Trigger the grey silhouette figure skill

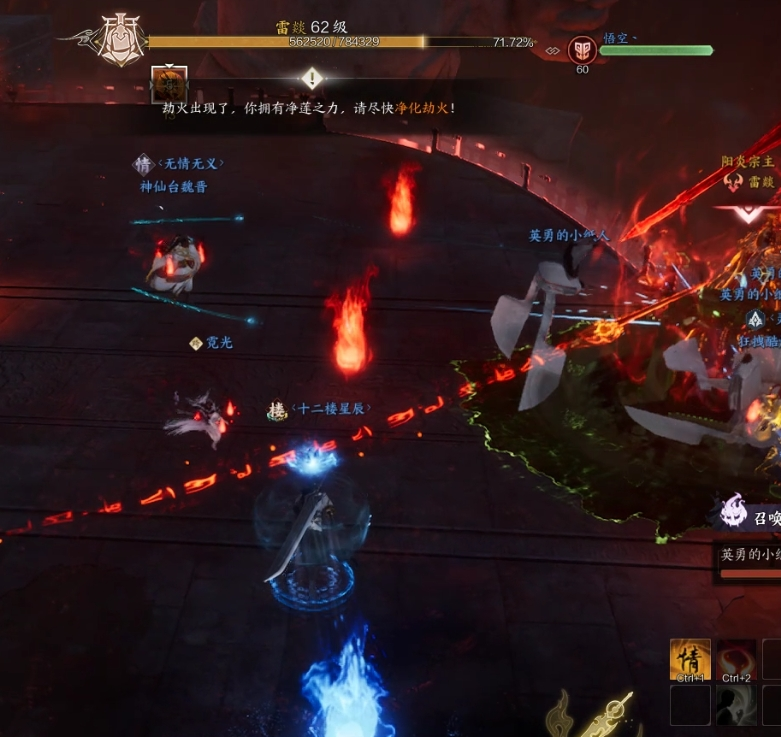coord(736,706)
